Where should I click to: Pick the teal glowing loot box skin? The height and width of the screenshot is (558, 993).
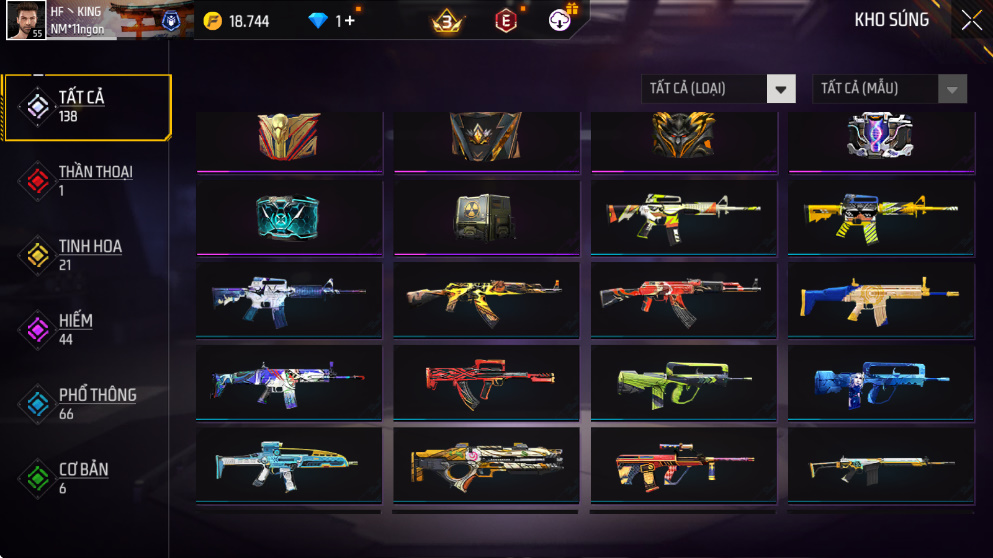288,216
